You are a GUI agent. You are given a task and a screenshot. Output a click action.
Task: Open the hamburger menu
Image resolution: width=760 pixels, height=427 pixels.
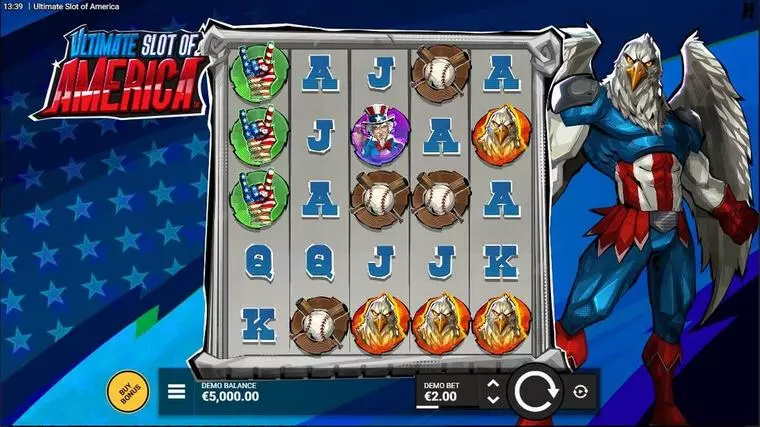pos(176,391)
